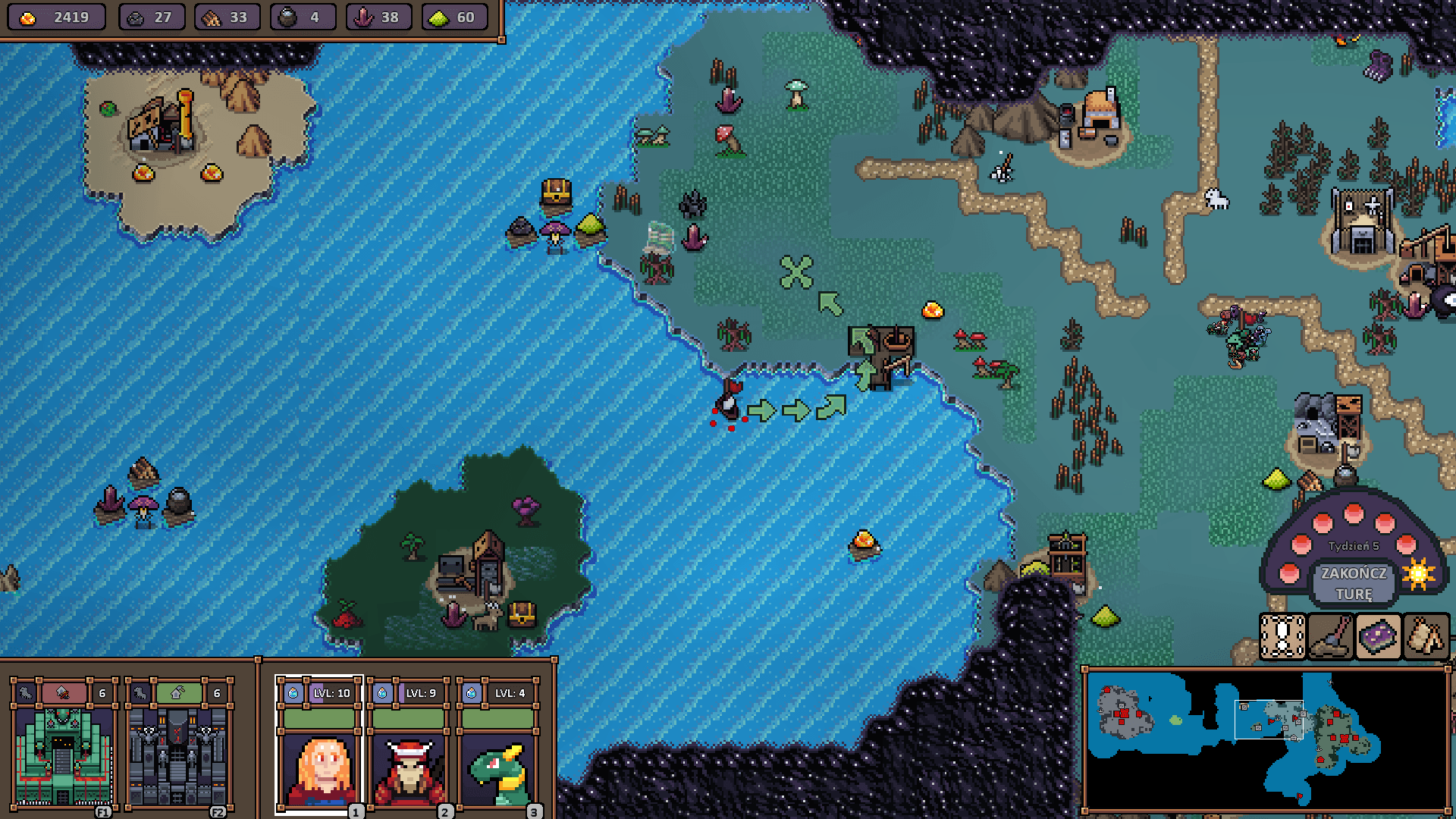Click the hourglass wait icon
This screenshot has width=1456, height=819.
pyautogui.click(x=1282, y=636)
